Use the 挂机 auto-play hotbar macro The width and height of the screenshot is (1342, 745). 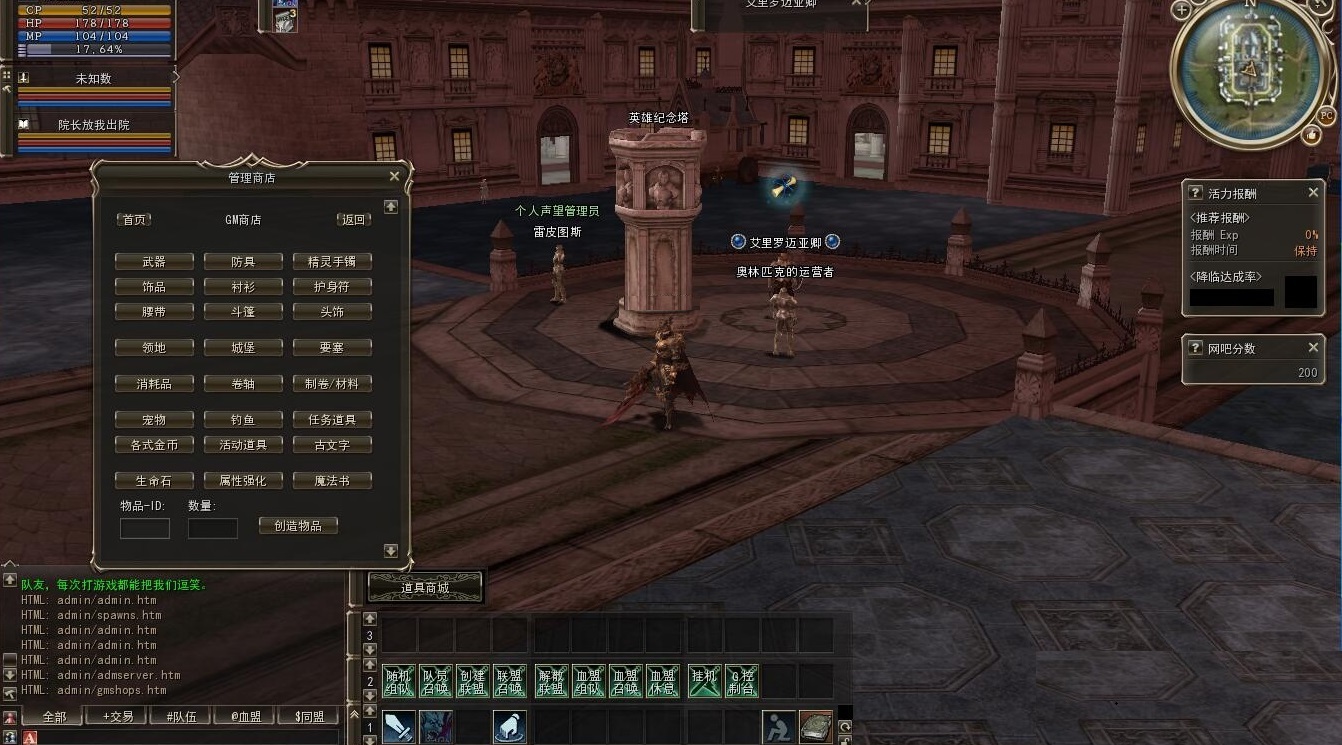pos(705,681)
